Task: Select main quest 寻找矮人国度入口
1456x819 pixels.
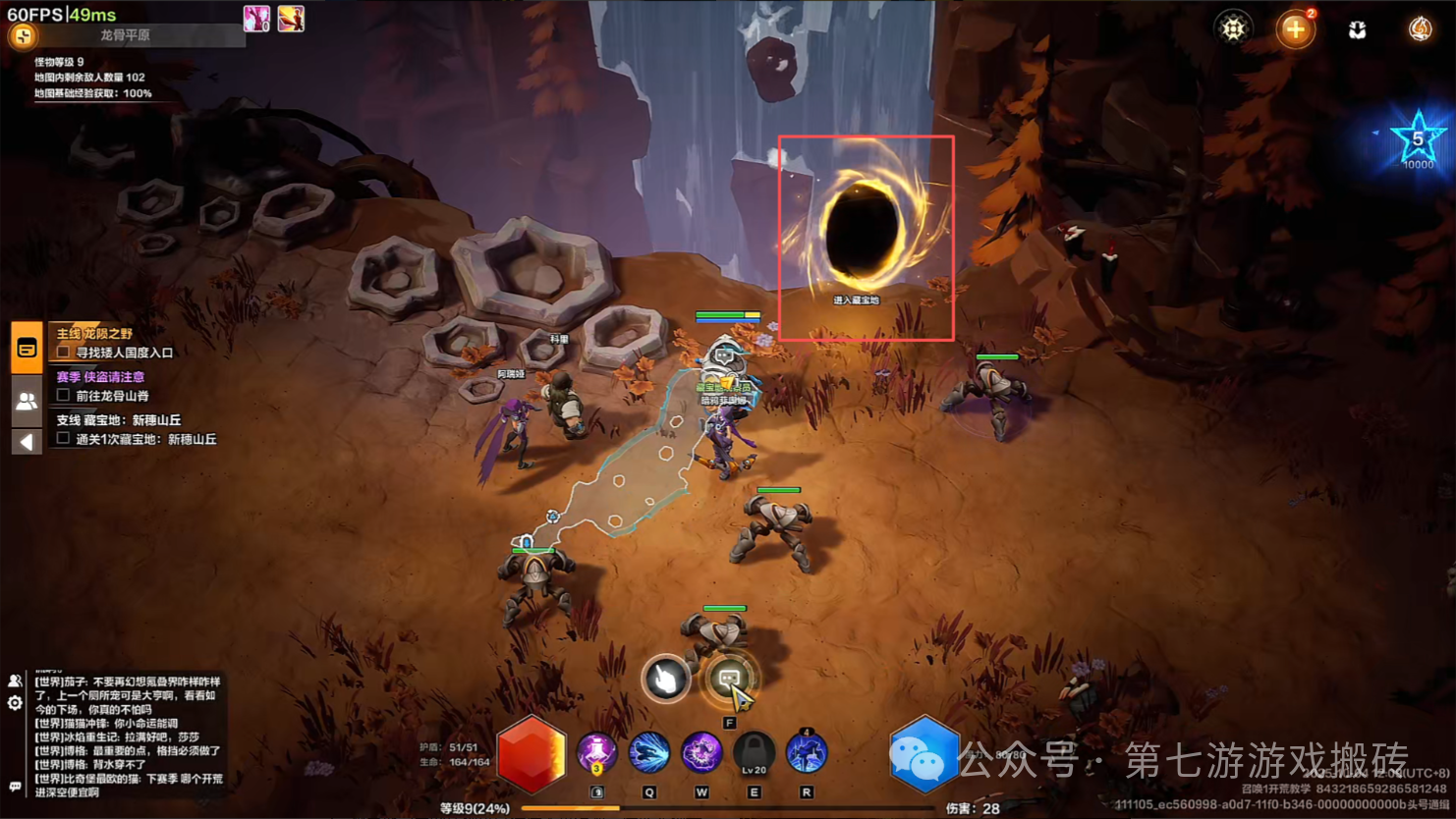Action: click(124, 353)
